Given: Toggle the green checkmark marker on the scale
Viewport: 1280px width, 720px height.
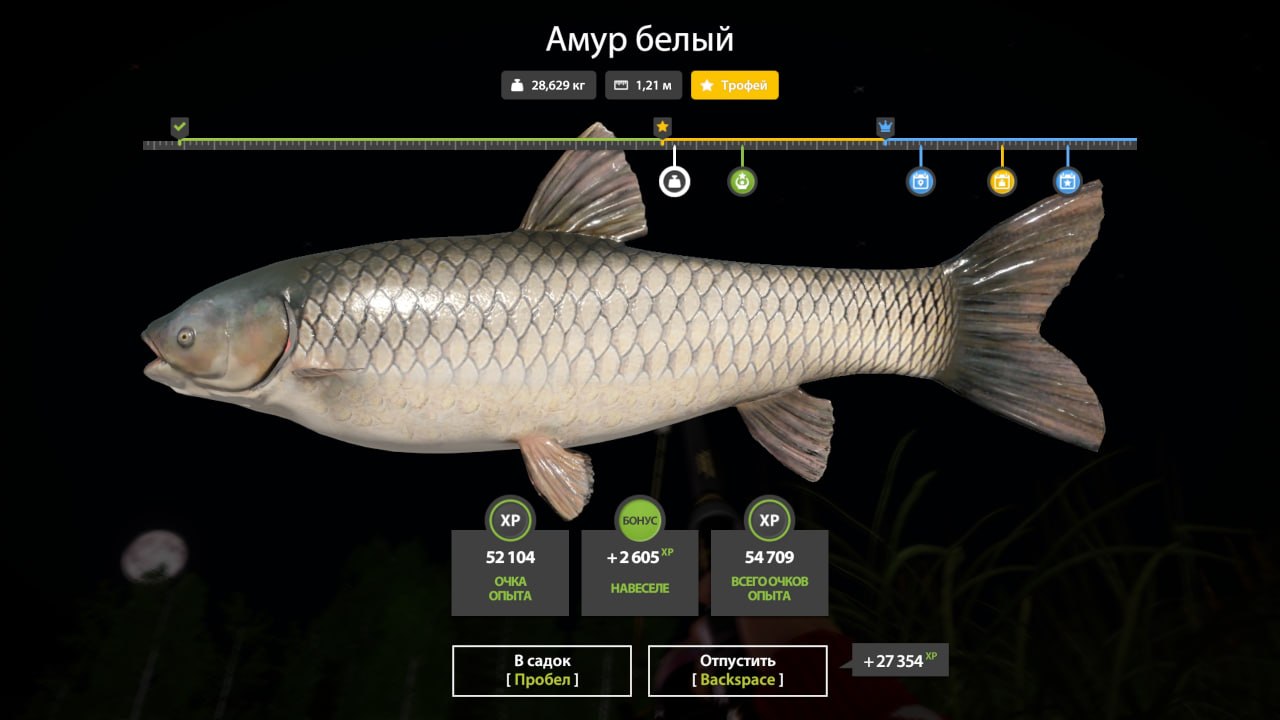Looking at the screenshot, I should pyautogui.click(x=180, y=127).
